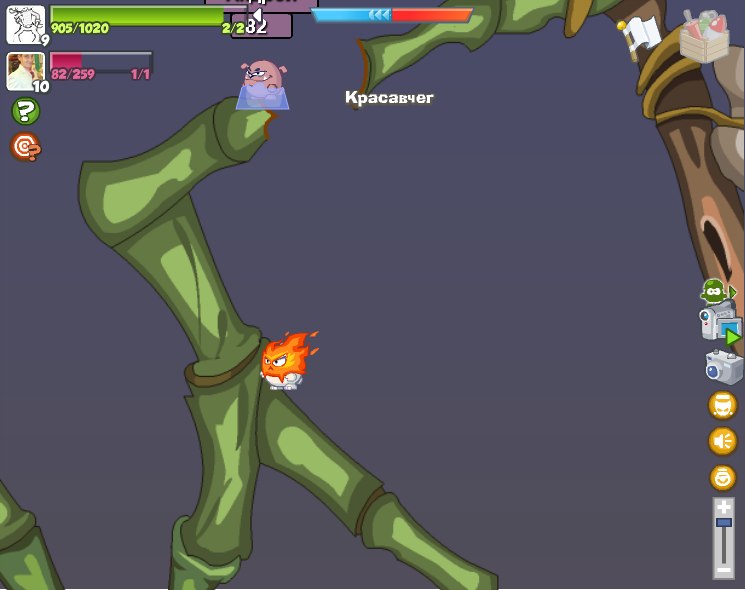Click the orange target hint icon
This screenshot has height=590, width=745.
[25, 148]
